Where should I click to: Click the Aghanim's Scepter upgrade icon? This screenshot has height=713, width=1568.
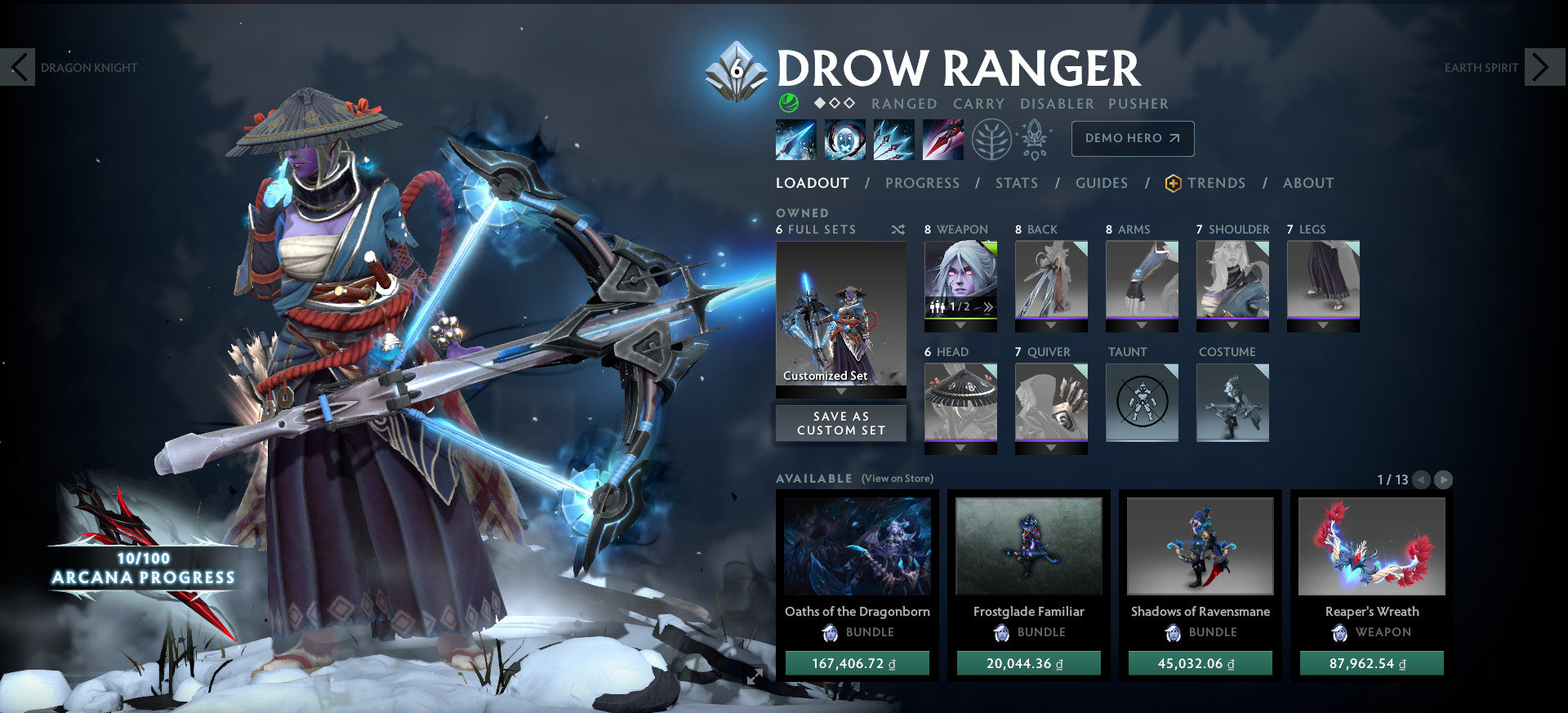(1036, 139)
